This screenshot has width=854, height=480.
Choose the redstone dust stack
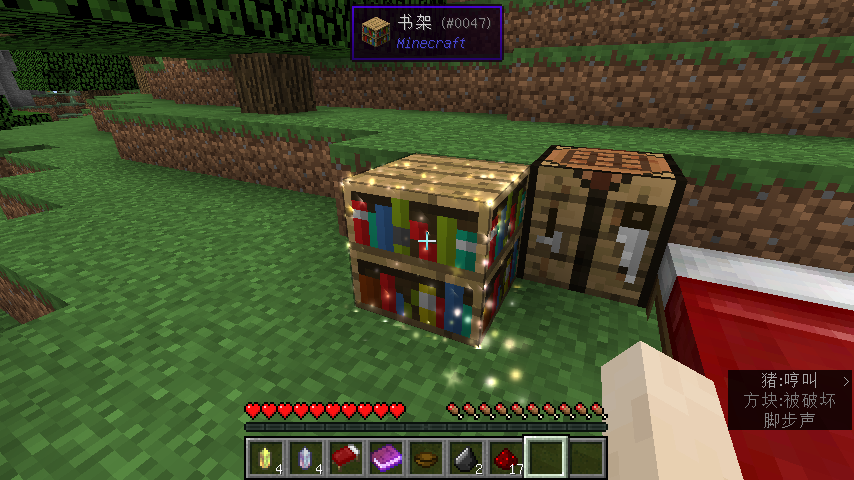tap(506, 457)
